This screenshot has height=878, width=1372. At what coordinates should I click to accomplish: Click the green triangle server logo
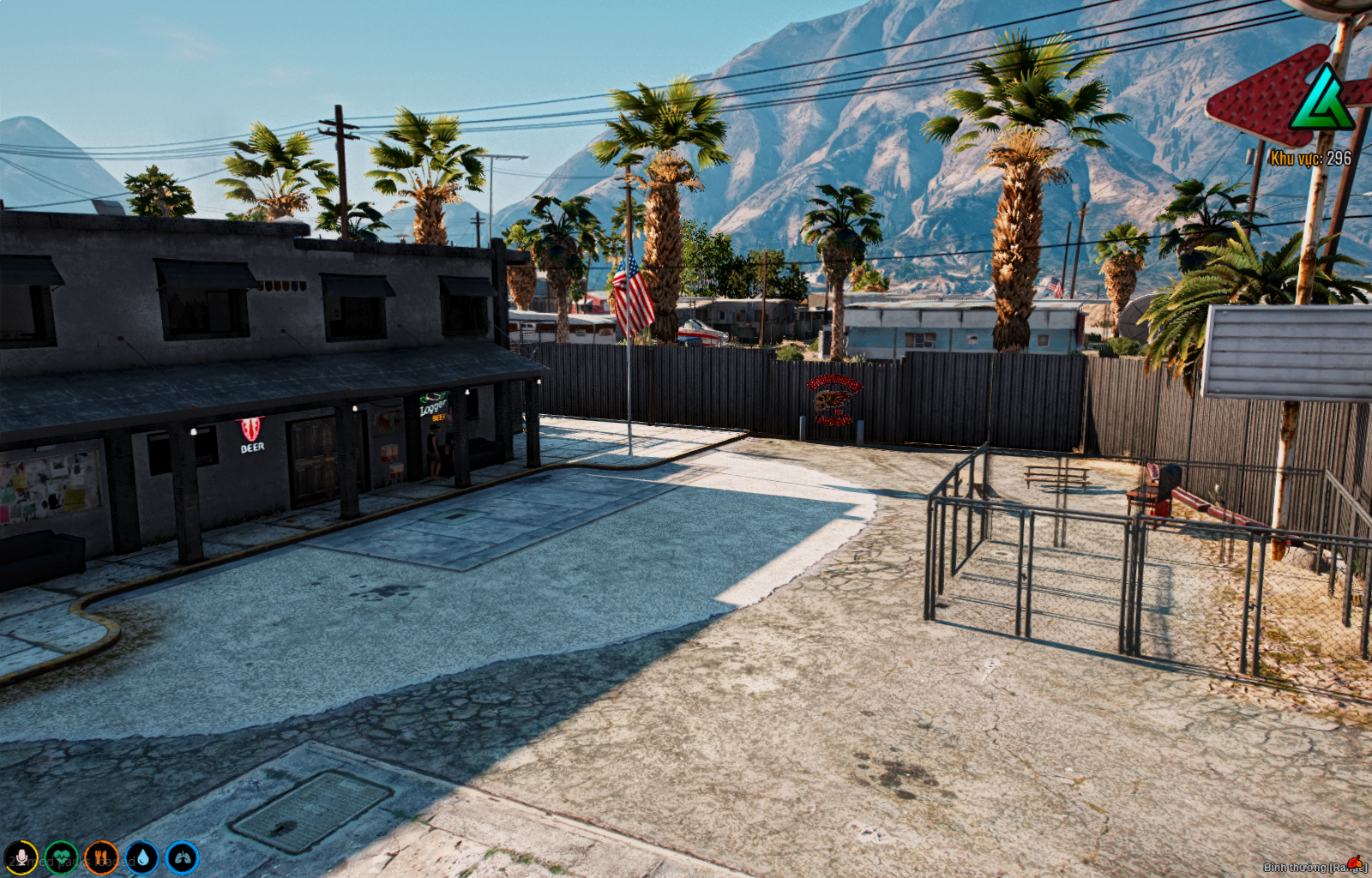click(x=1321, y=103)
